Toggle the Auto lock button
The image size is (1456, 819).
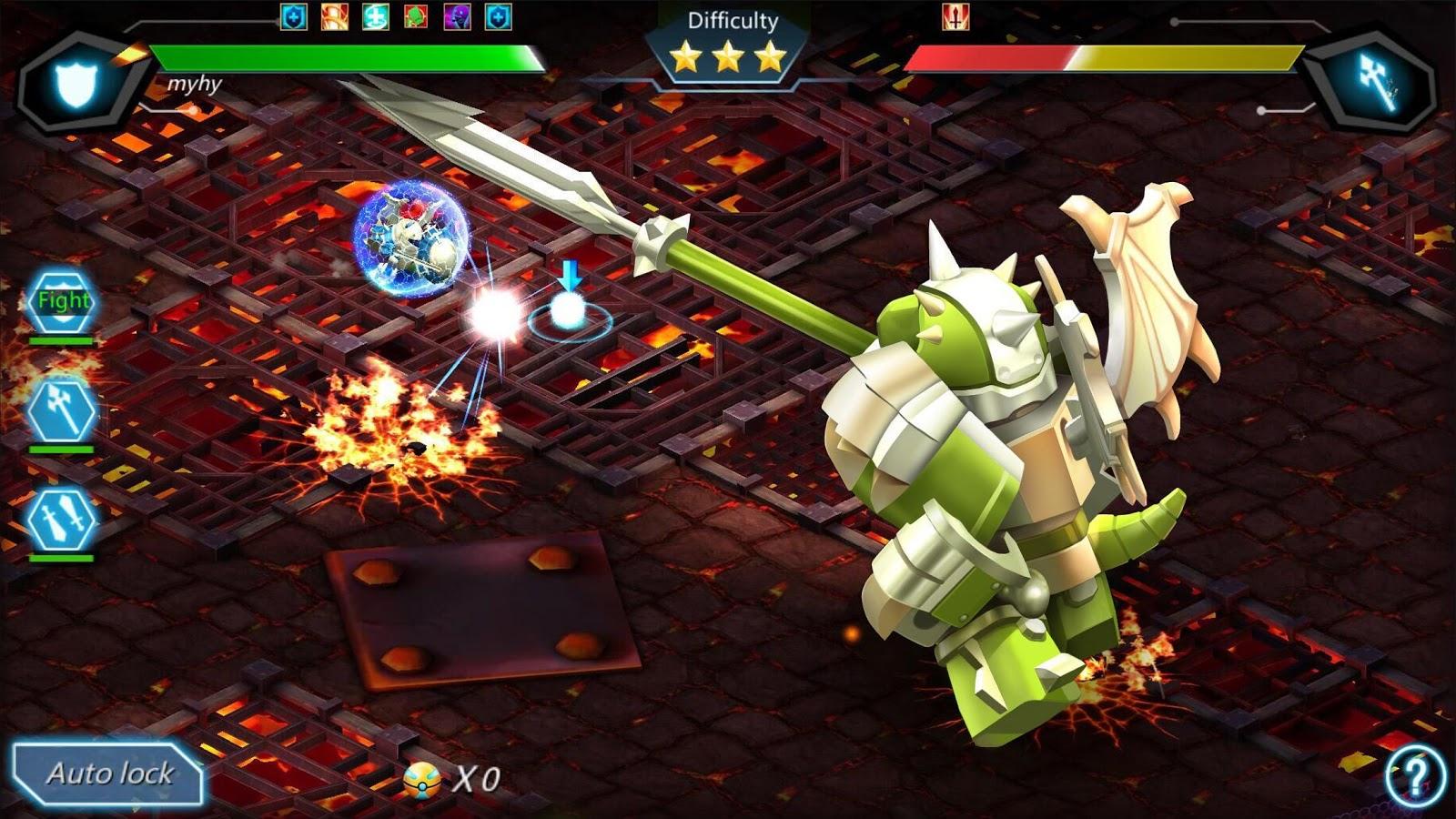tap(107, 773)
